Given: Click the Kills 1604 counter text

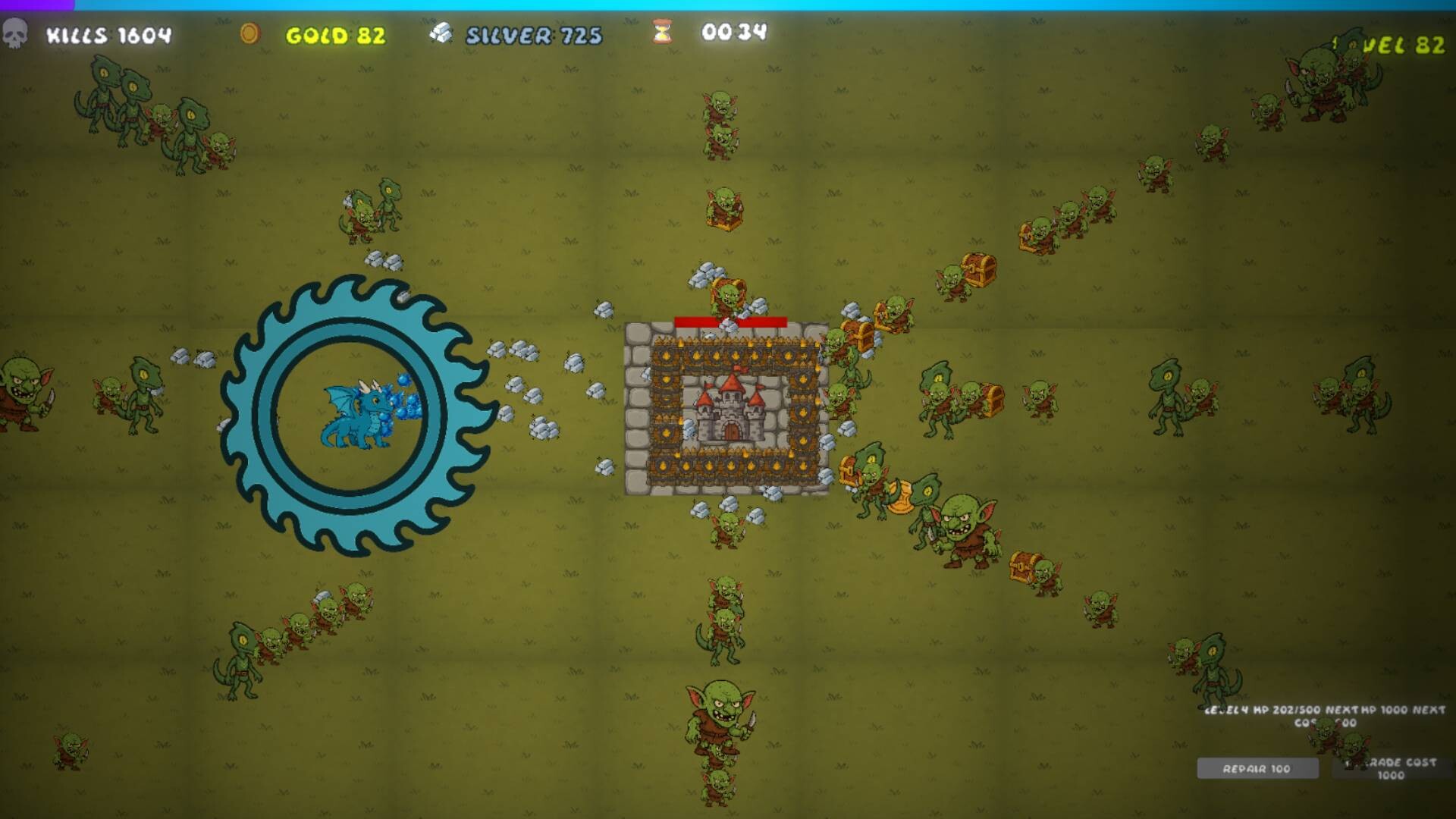Looking at the screenshot, I should click(x=106, y=34).
